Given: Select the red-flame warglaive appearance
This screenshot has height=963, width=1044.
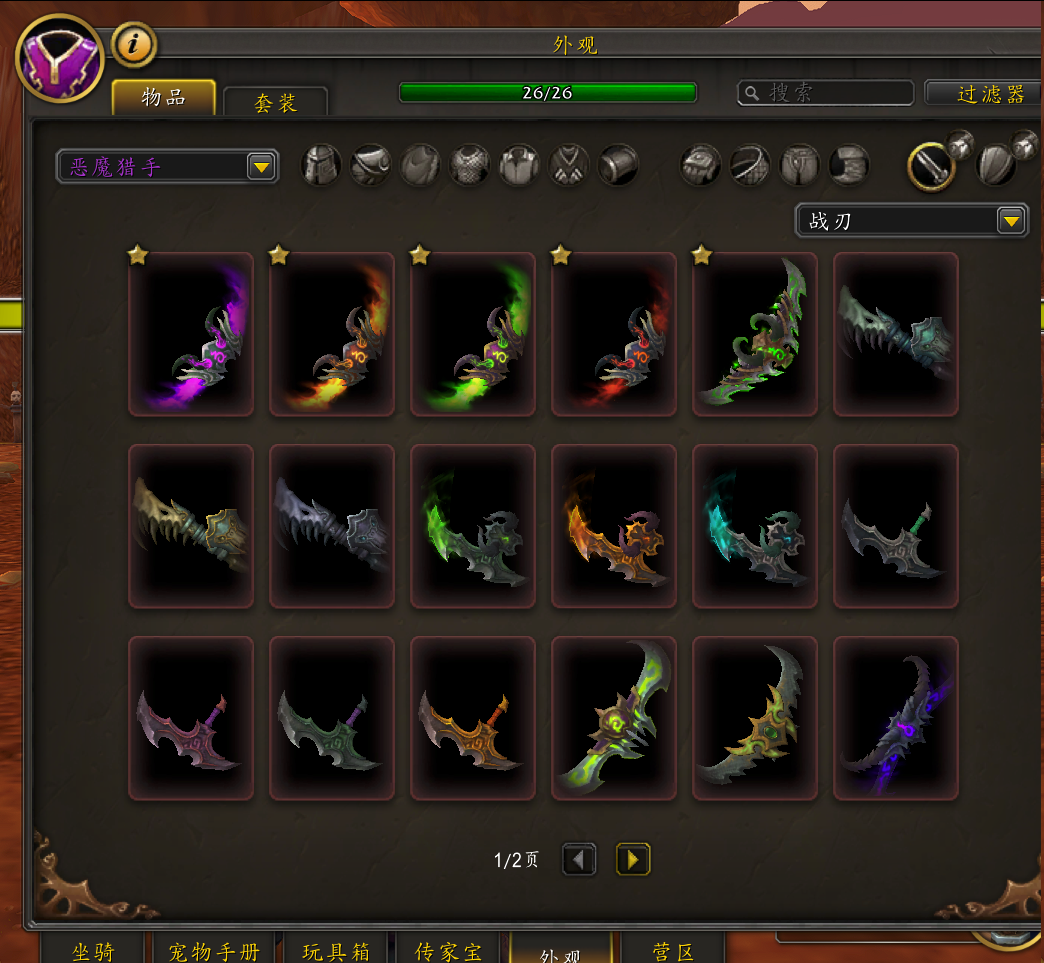Looking at the screenshot, I should click(x=614, y=334).
